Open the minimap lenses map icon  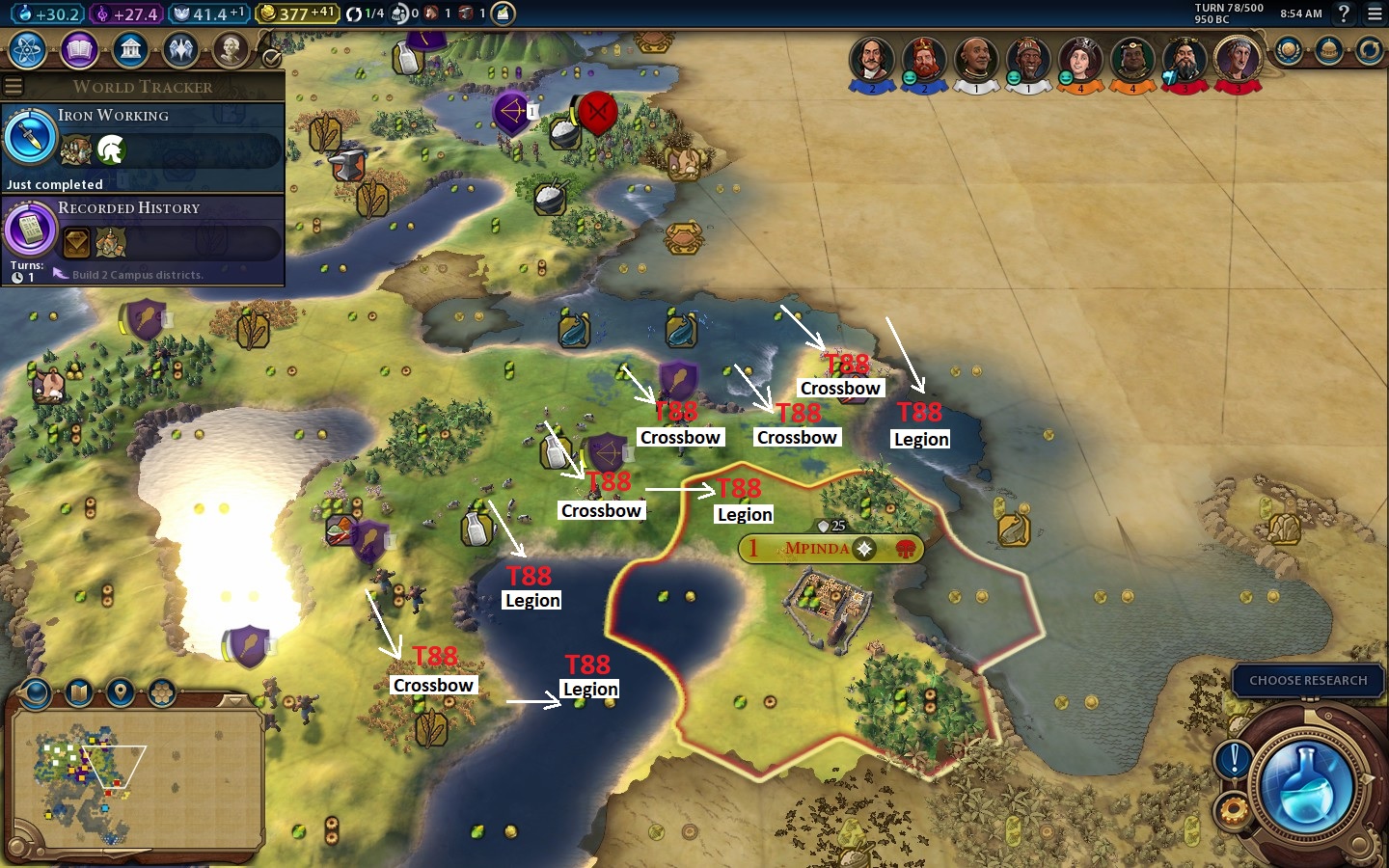[78, 692]
